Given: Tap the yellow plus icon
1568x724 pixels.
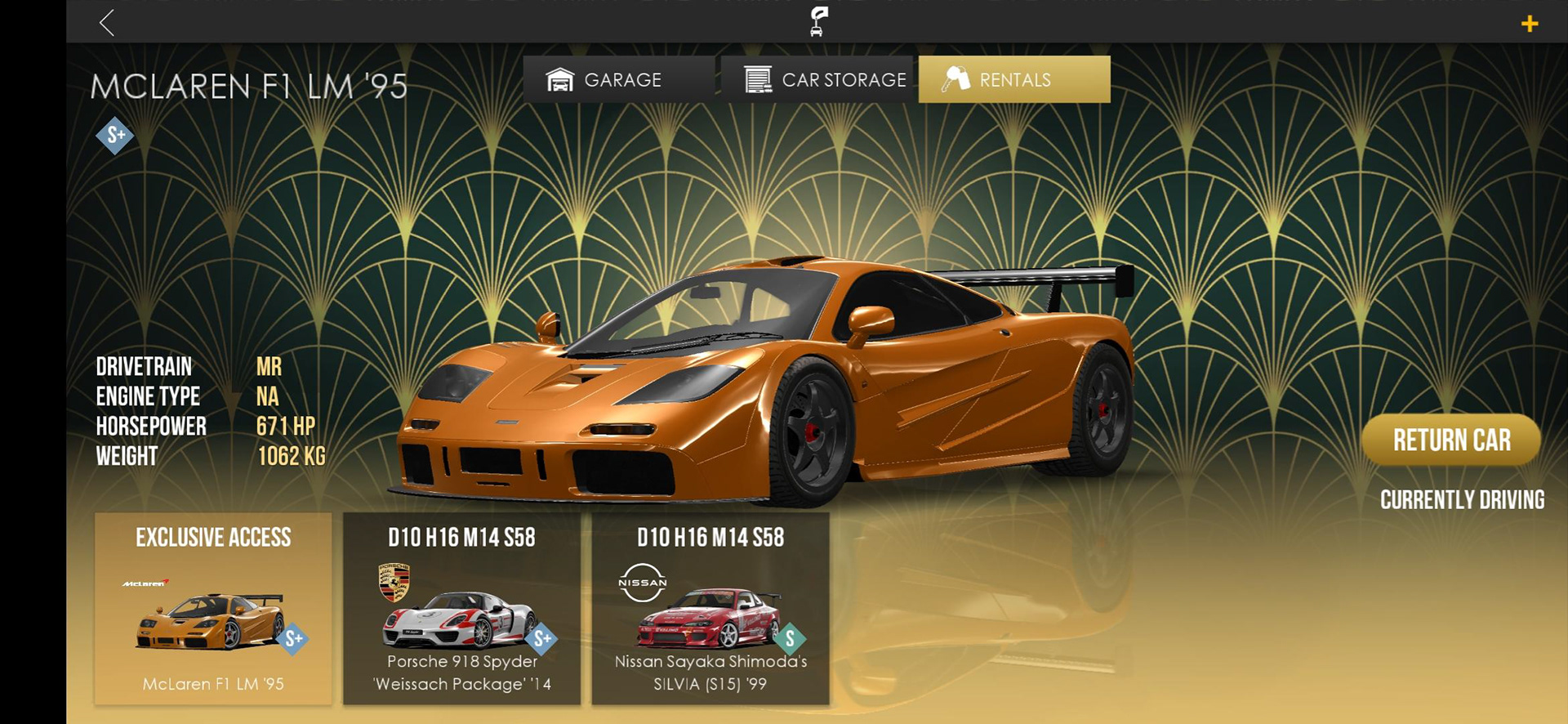Looking at the screenshot, I should click(x=1530, y=24).
